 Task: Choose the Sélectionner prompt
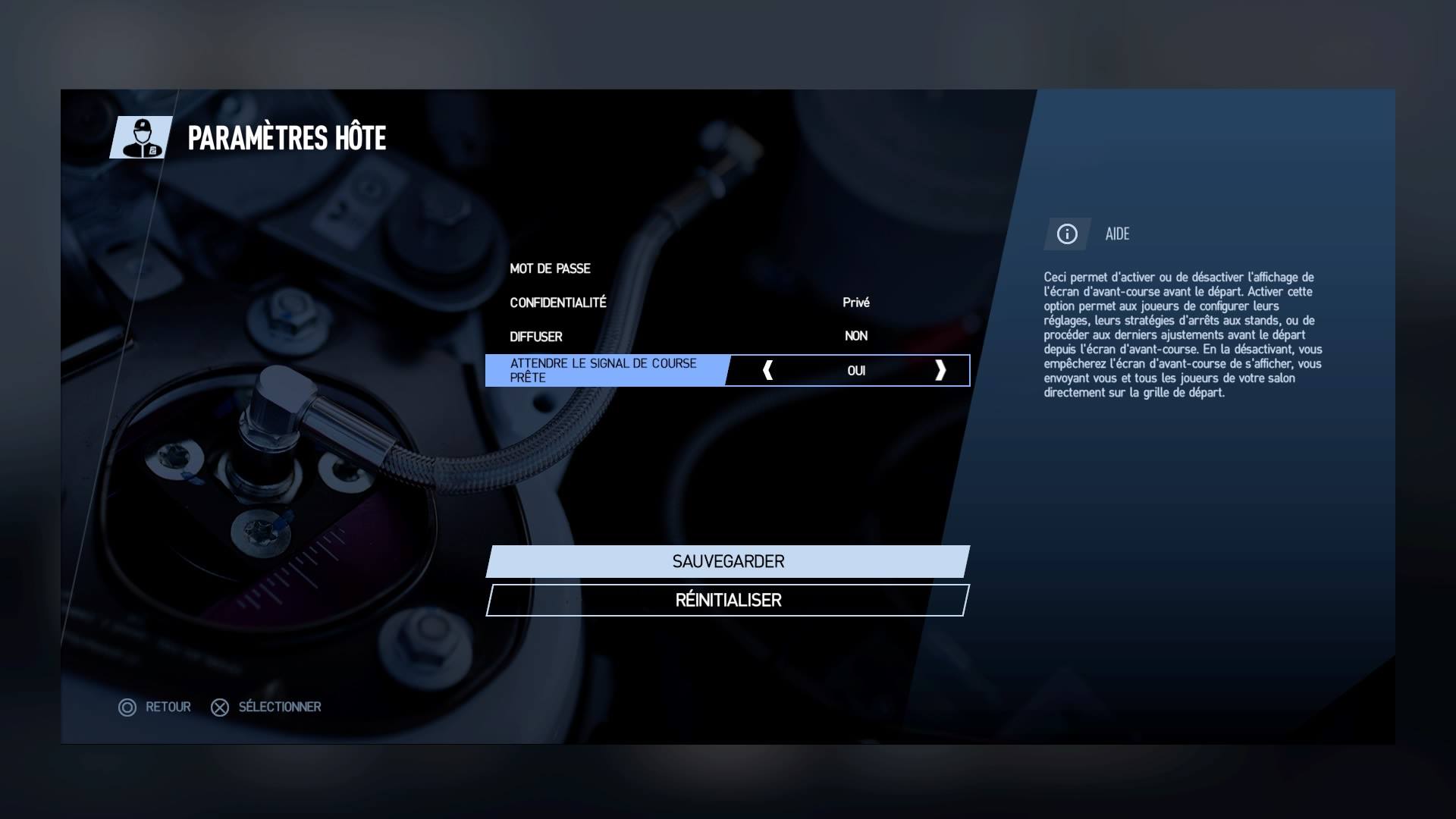point(266,708)
